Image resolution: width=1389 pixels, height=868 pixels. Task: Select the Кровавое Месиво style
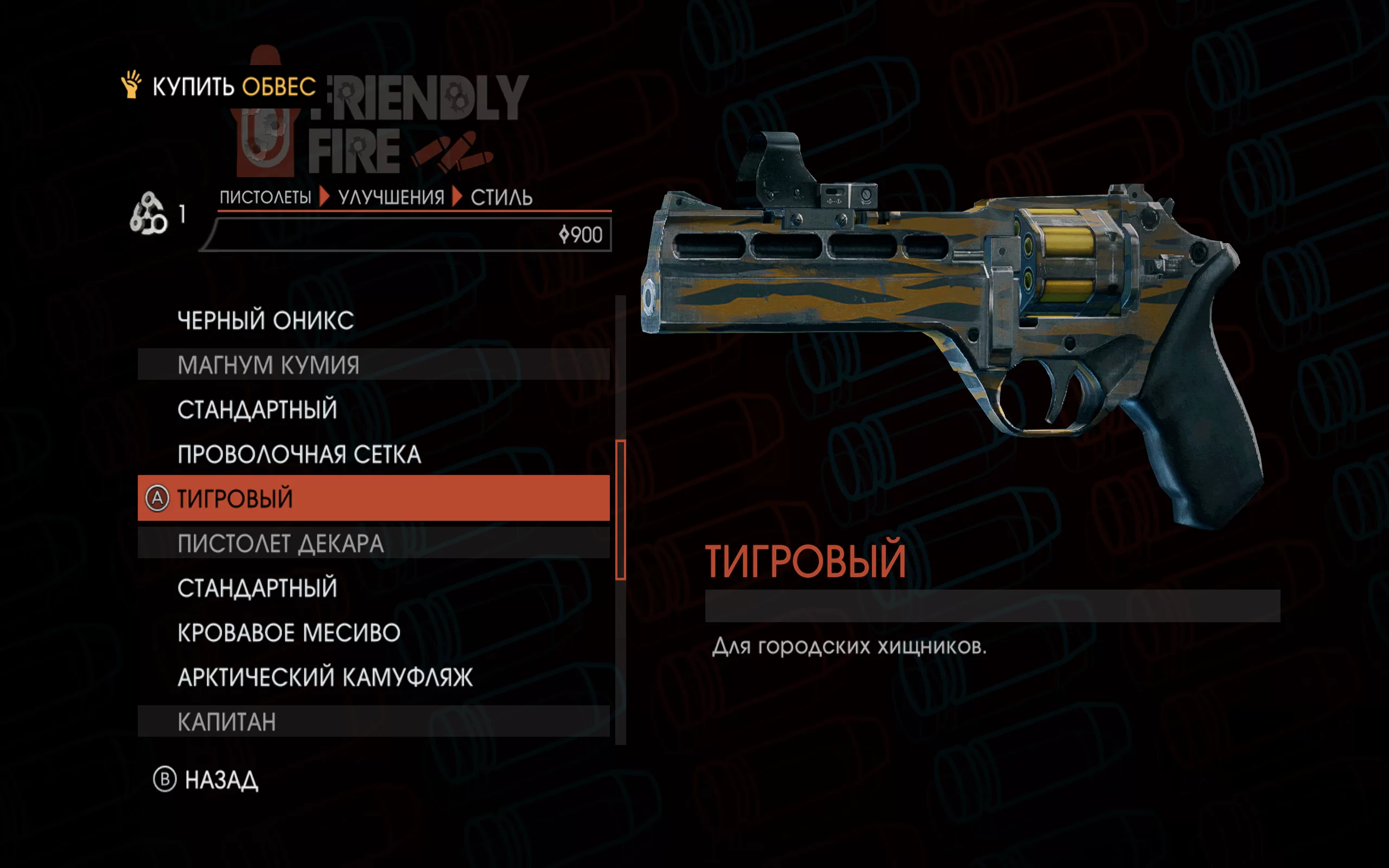coord(289,633)
